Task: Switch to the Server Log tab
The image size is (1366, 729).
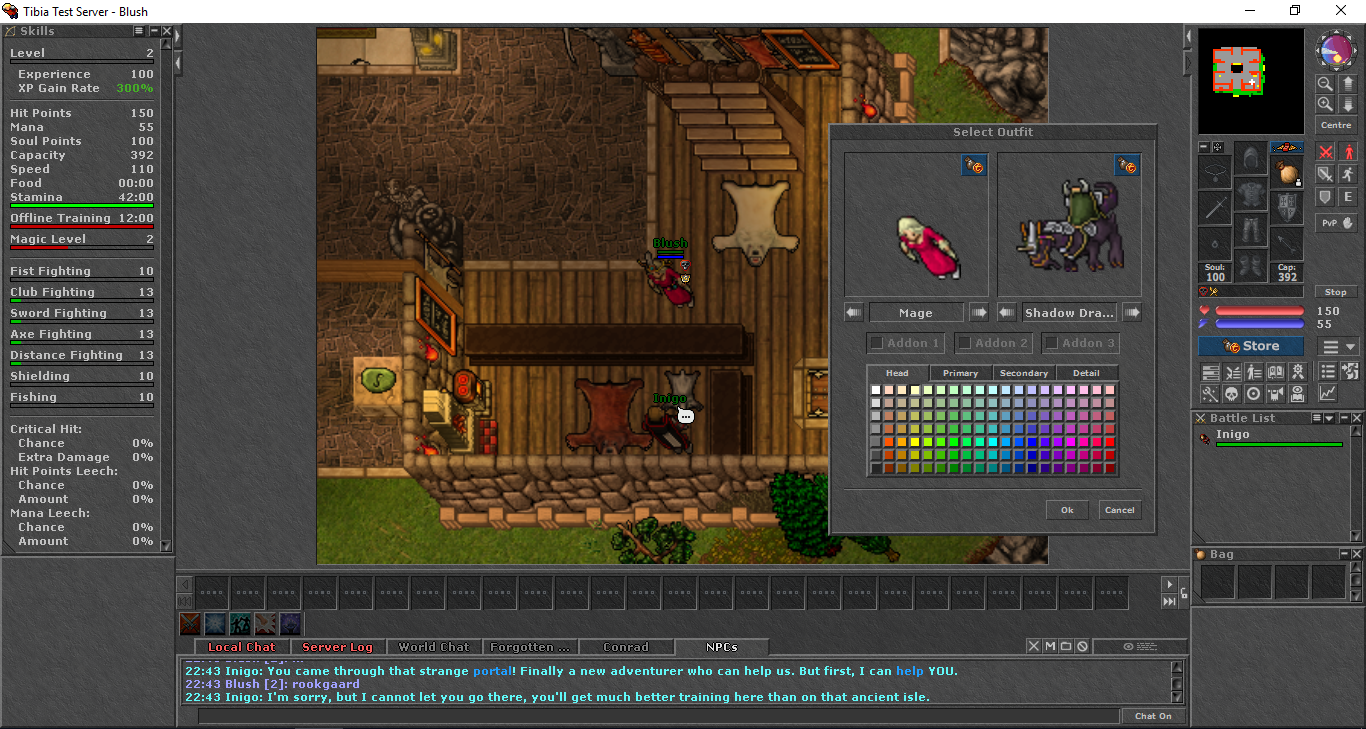Action: tap(337, 647)
